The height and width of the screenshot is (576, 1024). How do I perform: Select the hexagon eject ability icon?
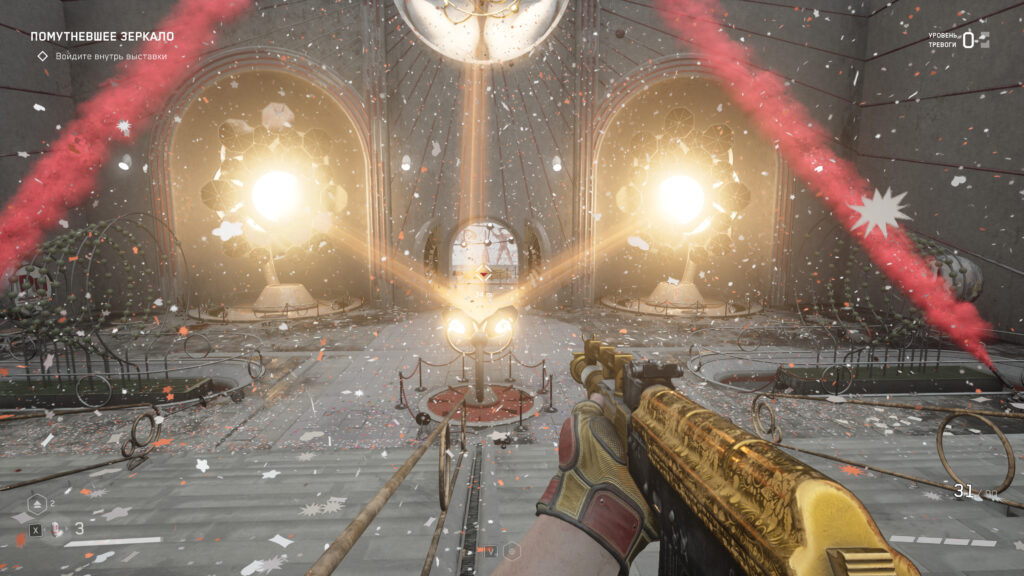35,504
